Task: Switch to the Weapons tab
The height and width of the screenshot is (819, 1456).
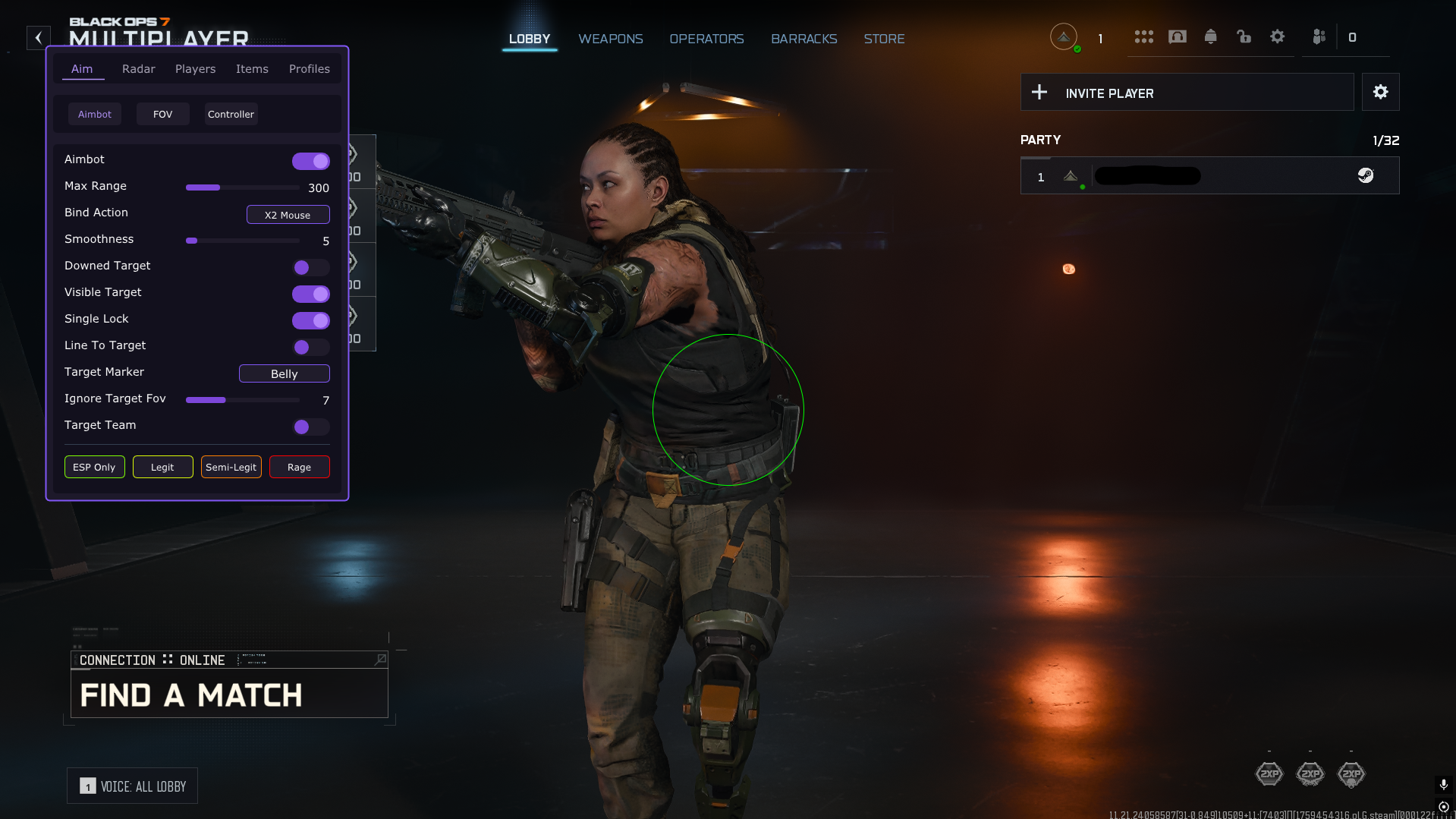Action: point(610,39)
